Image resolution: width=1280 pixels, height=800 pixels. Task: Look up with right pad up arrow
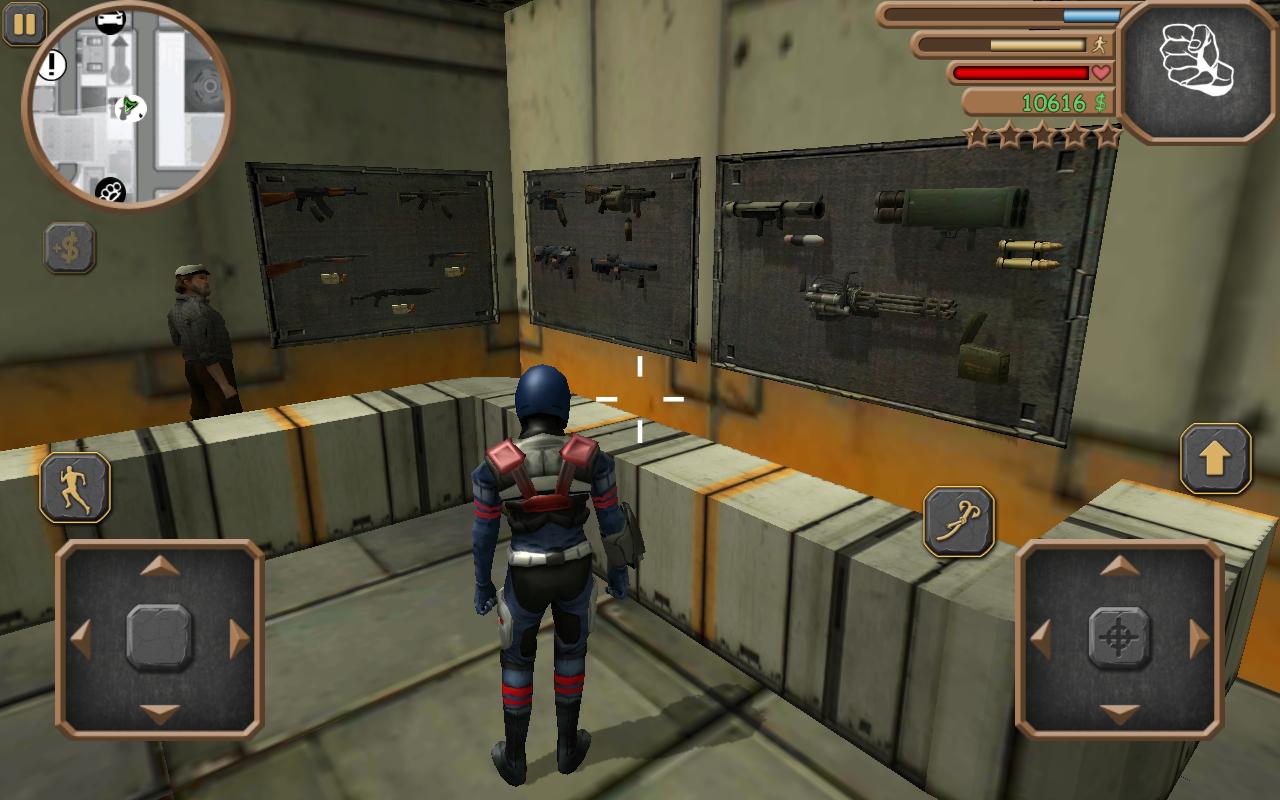1119,567
